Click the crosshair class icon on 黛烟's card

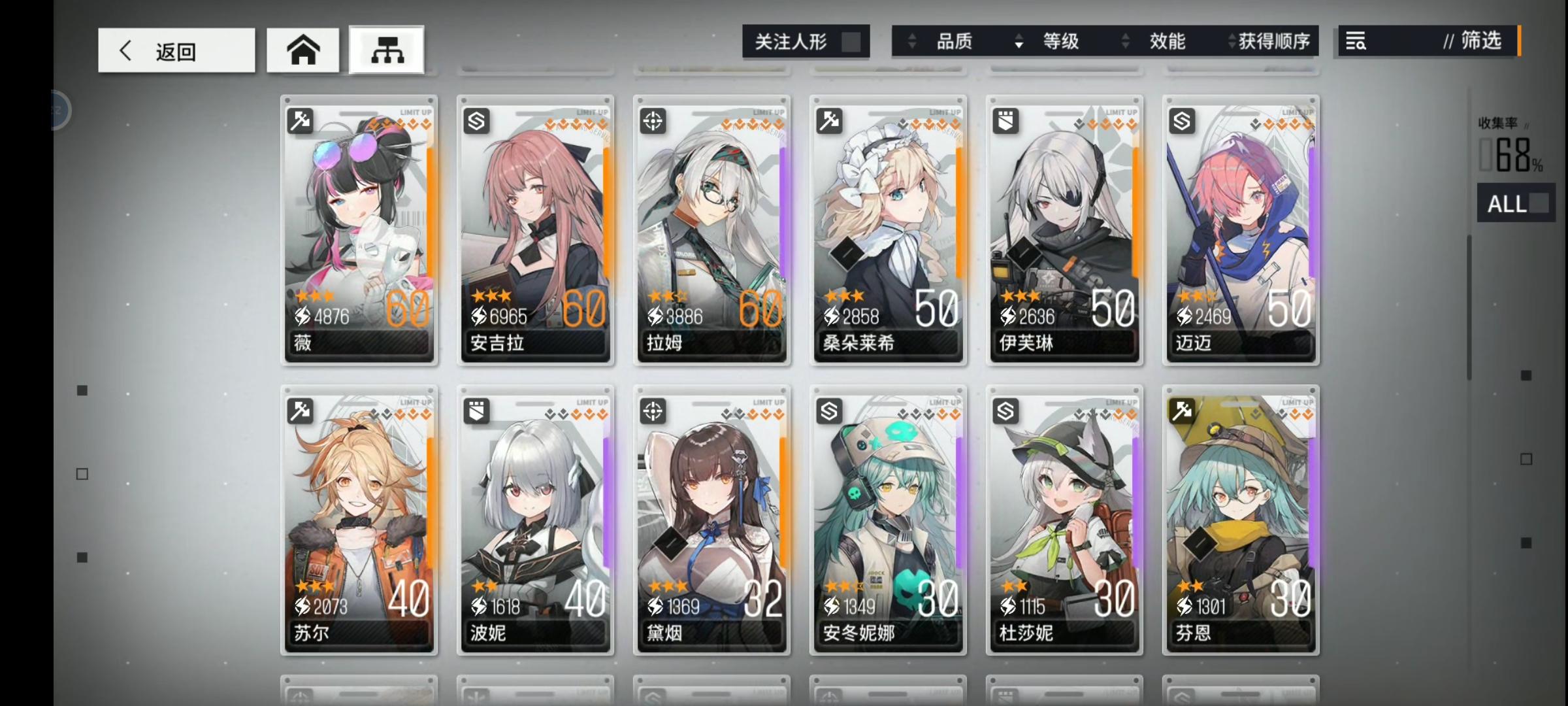(653, 411)
